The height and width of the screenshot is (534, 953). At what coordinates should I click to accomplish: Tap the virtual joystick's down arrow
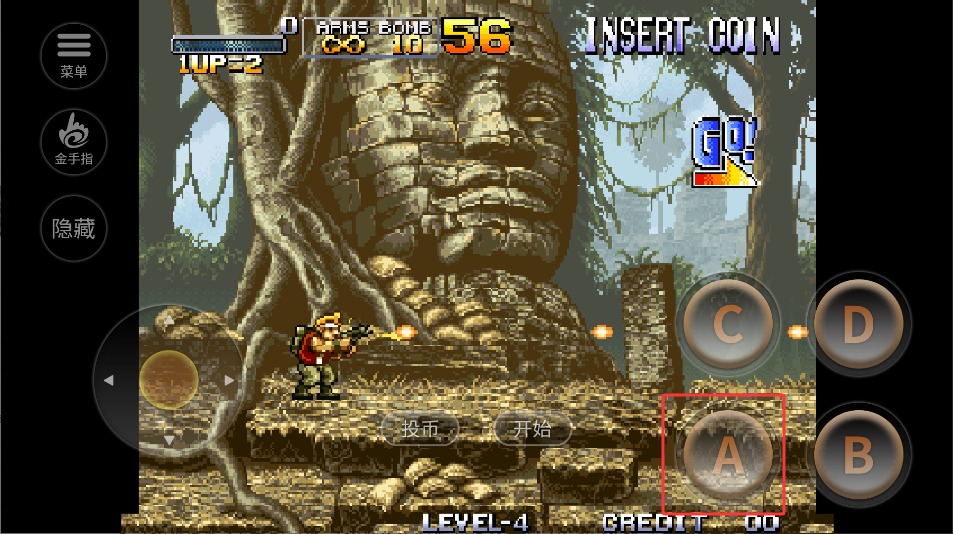click(x=169, y=439)
